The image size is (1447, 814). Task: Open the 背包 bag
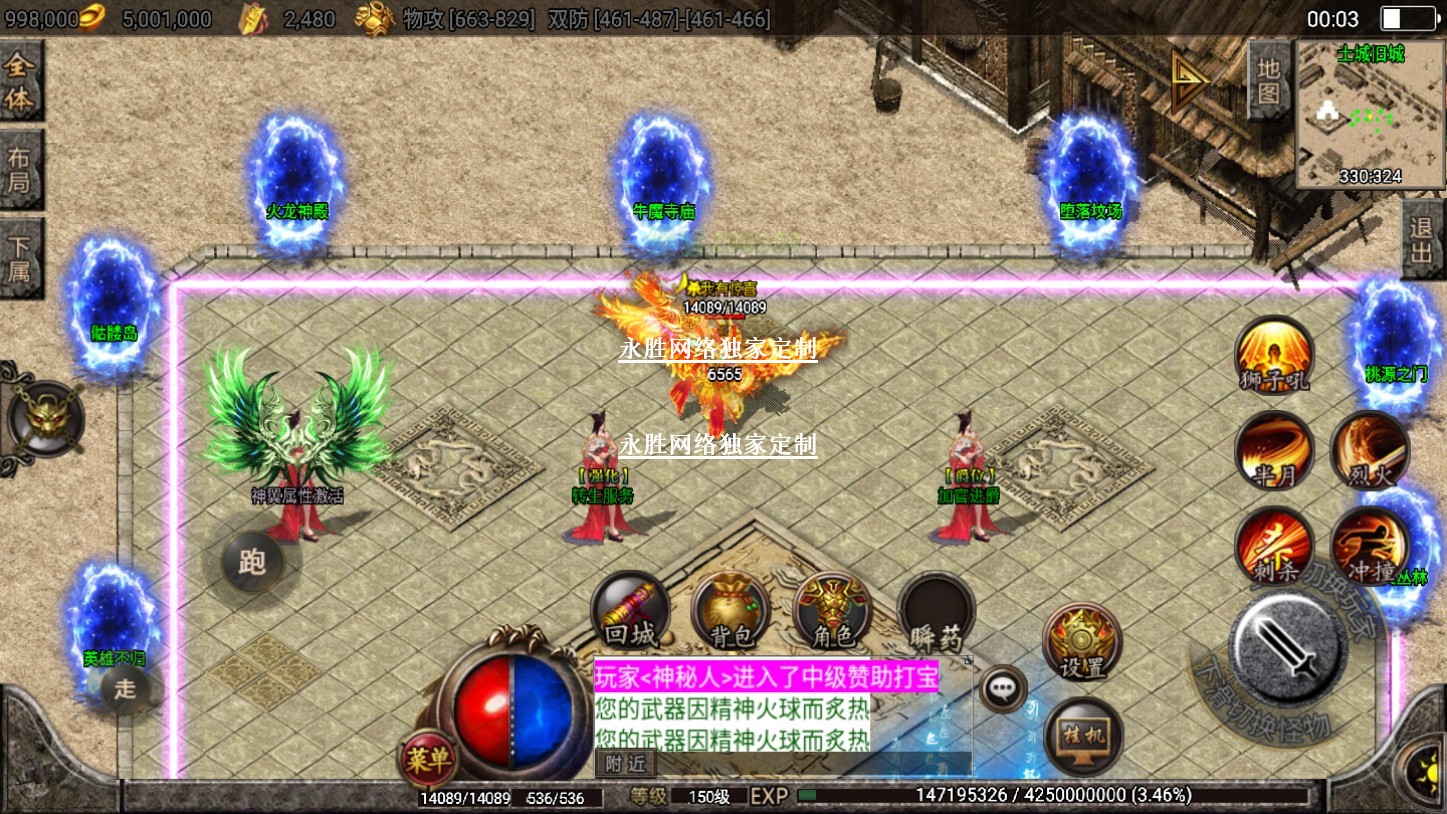pos(731,612)
